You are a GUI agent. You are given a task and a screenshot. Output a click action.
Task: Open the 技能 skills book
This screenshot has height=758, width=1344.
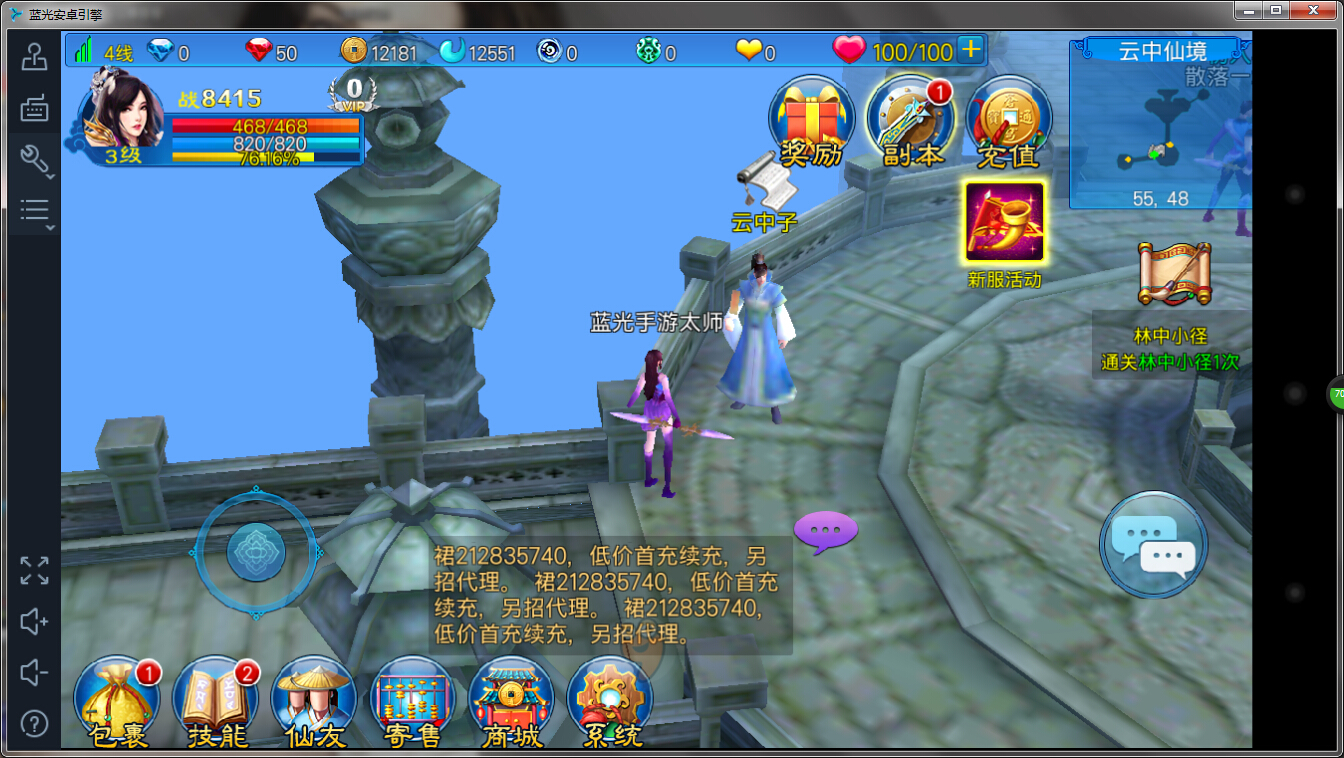215,702
